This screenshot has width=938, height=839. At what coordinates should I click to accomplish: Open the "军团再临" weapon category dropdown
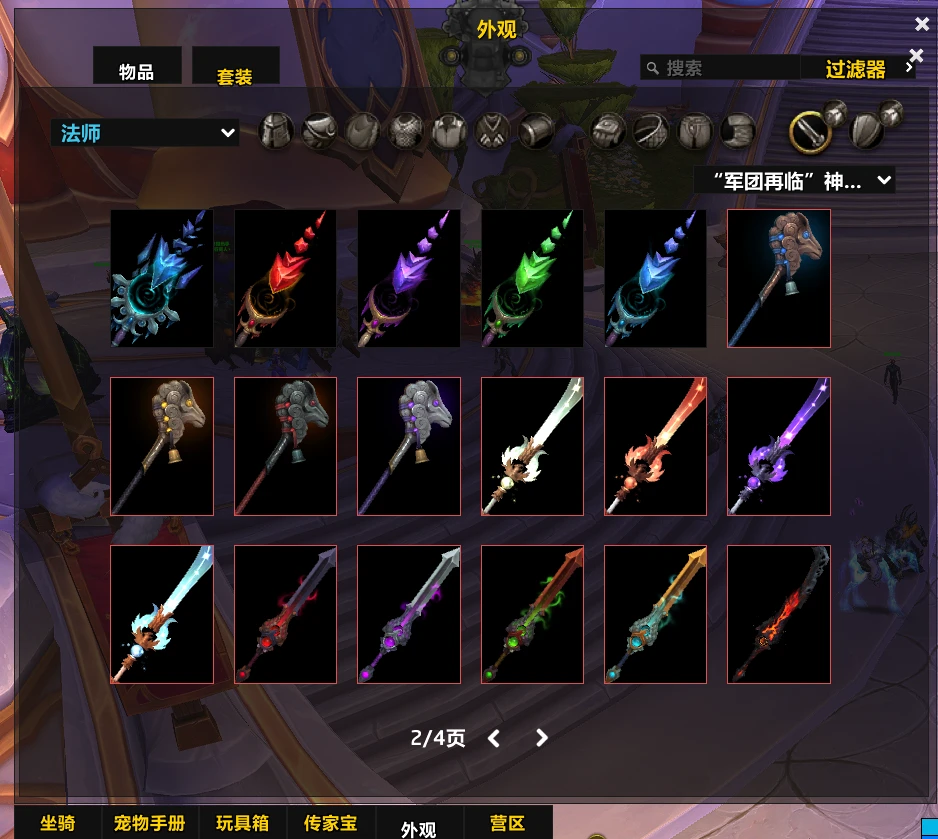pos(795,181)
